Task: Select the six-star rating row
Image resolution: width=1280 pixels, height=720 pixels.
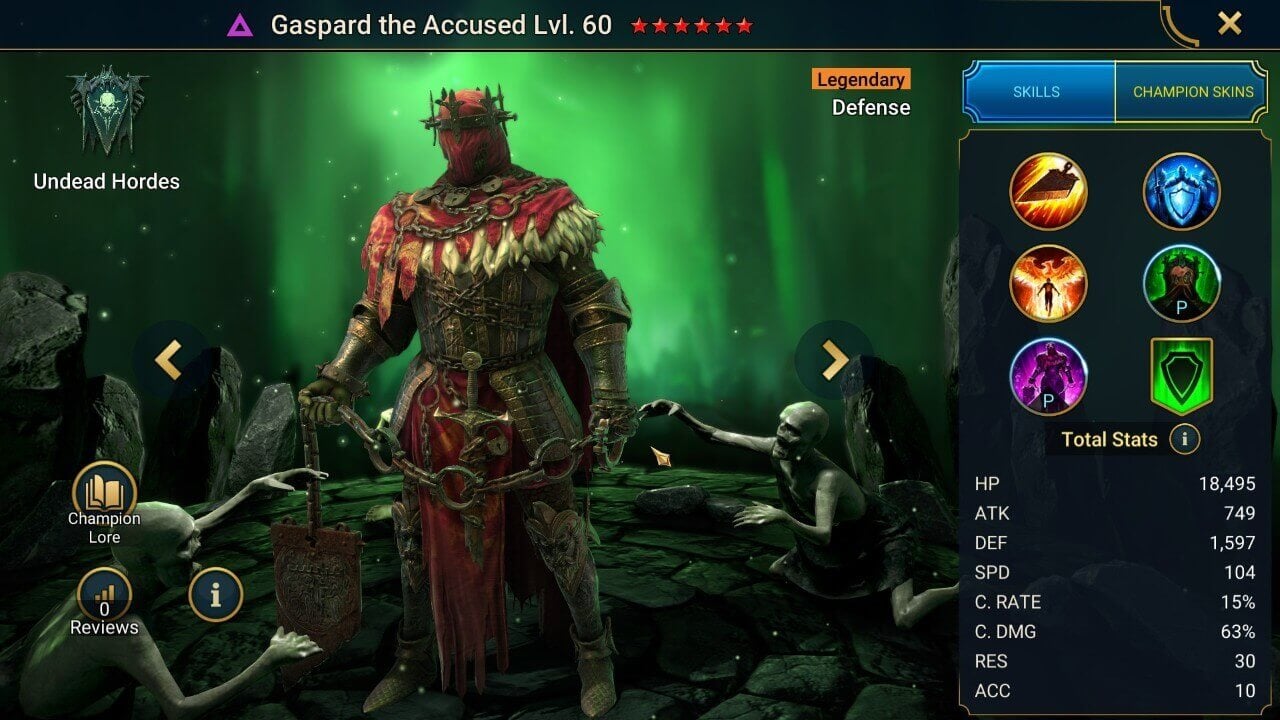Action: (x=690, y=27)
